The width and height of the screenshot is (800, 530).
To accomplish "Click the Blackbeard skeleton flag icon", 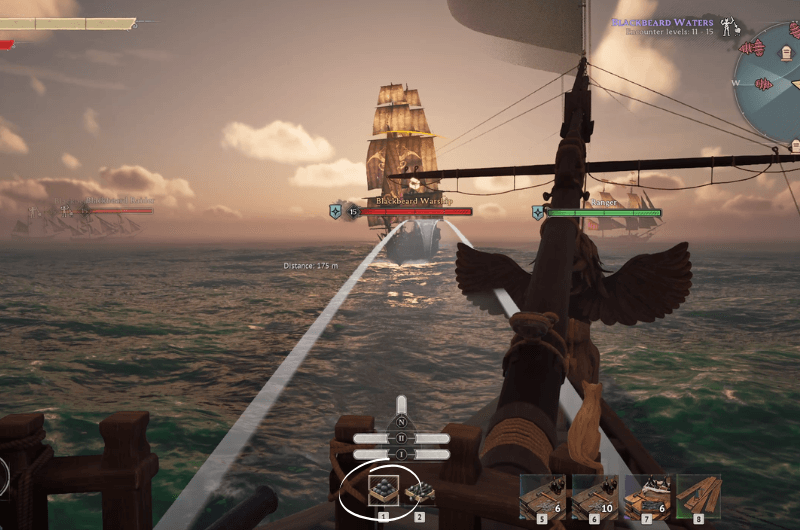I will point(729,25).
